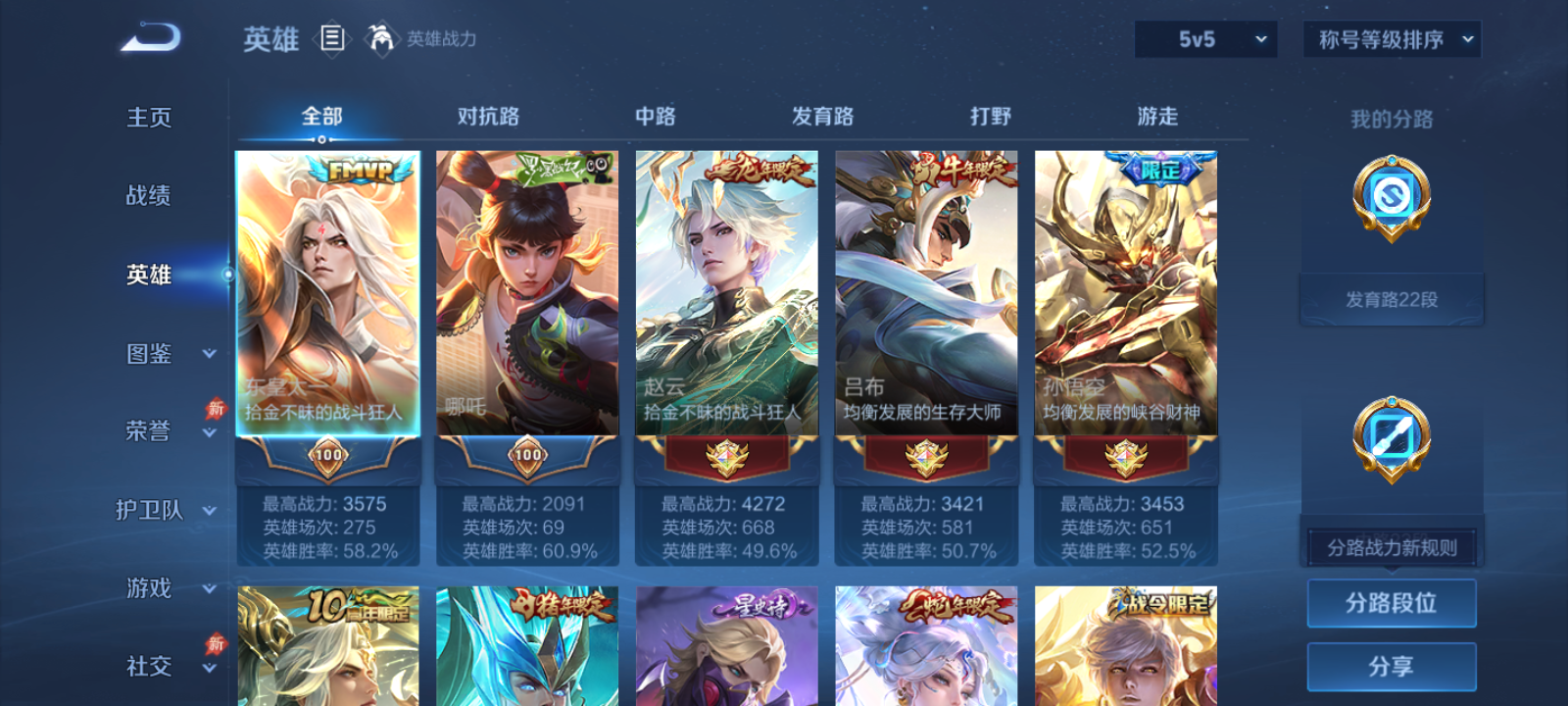Click the level 100 badge on 东皇太一's card
This screenshot has width=1568, height=706.
point(329,456)
